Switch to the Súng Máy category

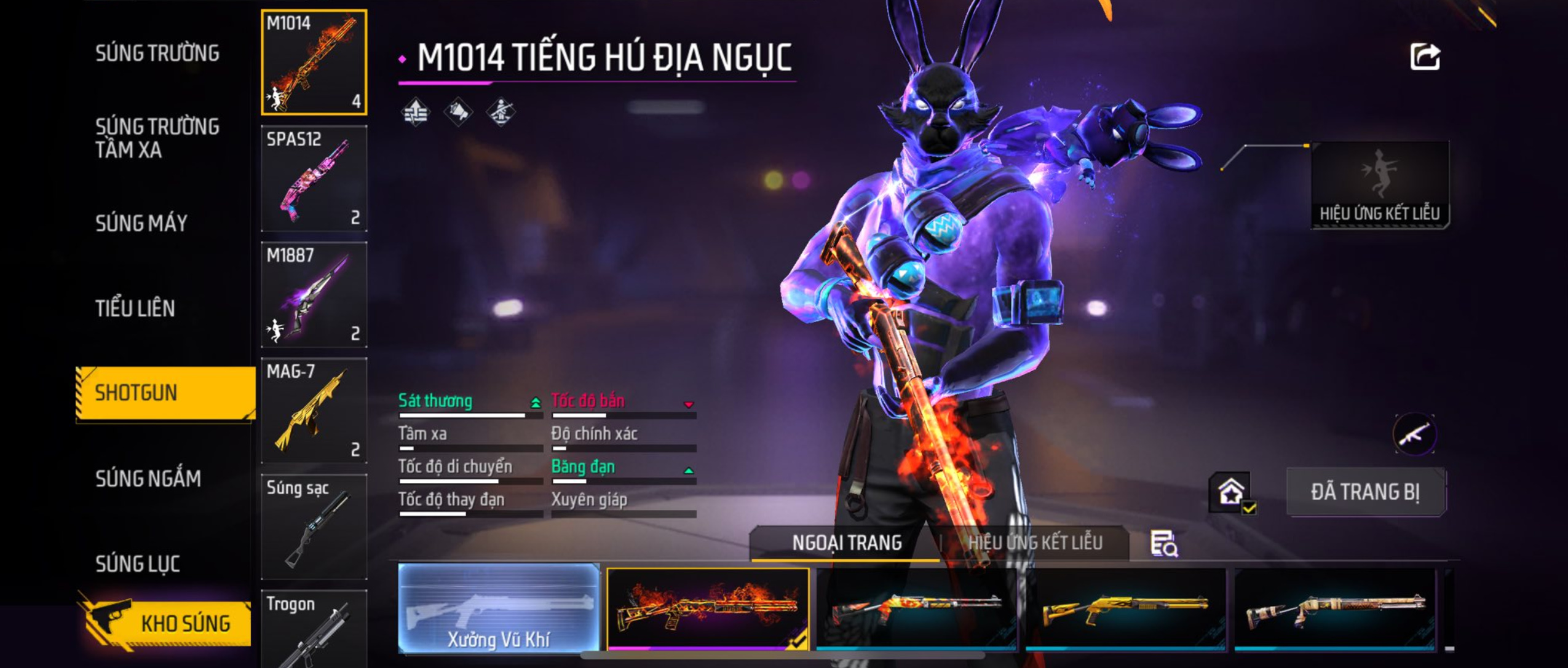pos(141,223)
